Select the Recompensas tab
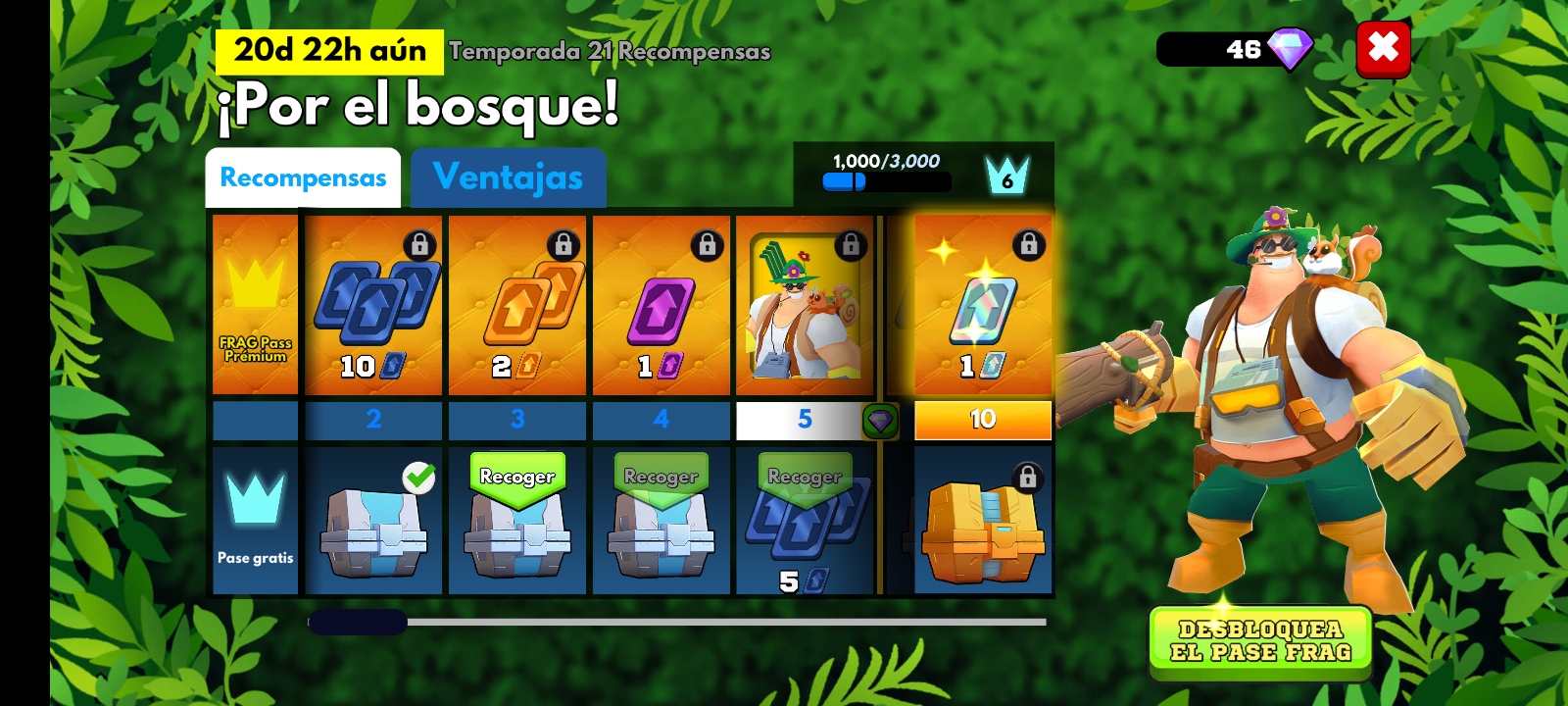 (x=303, y=177)
